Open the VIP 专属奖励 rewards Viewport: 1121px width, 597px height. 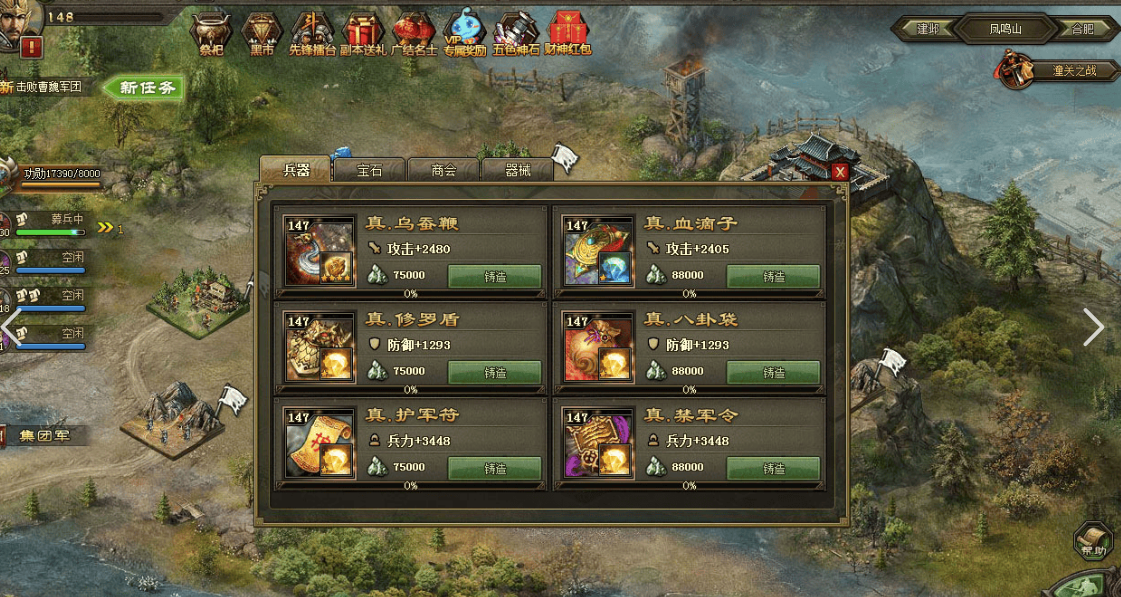tap(464, 34)
